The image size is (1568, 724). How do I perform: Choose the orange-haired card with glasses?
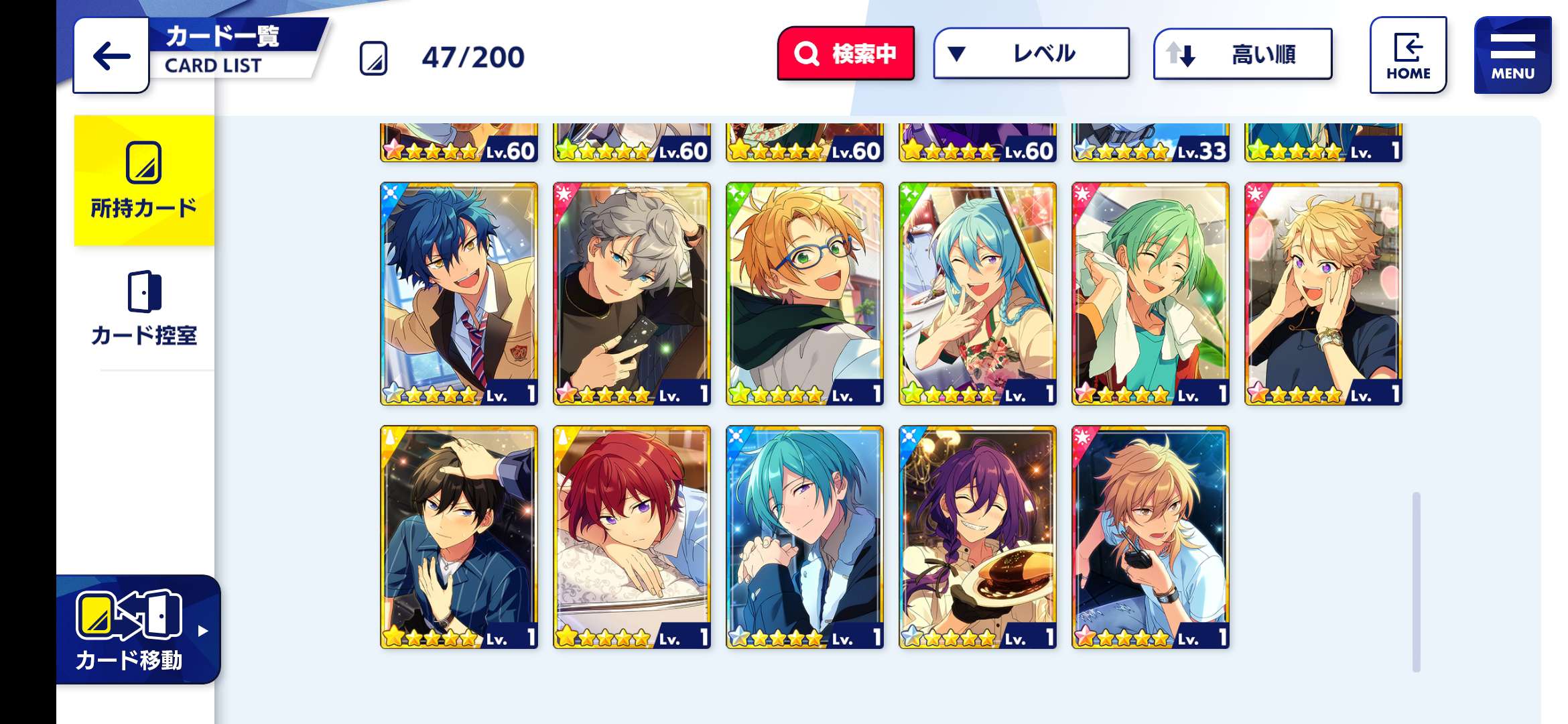[x=805, y=294]
